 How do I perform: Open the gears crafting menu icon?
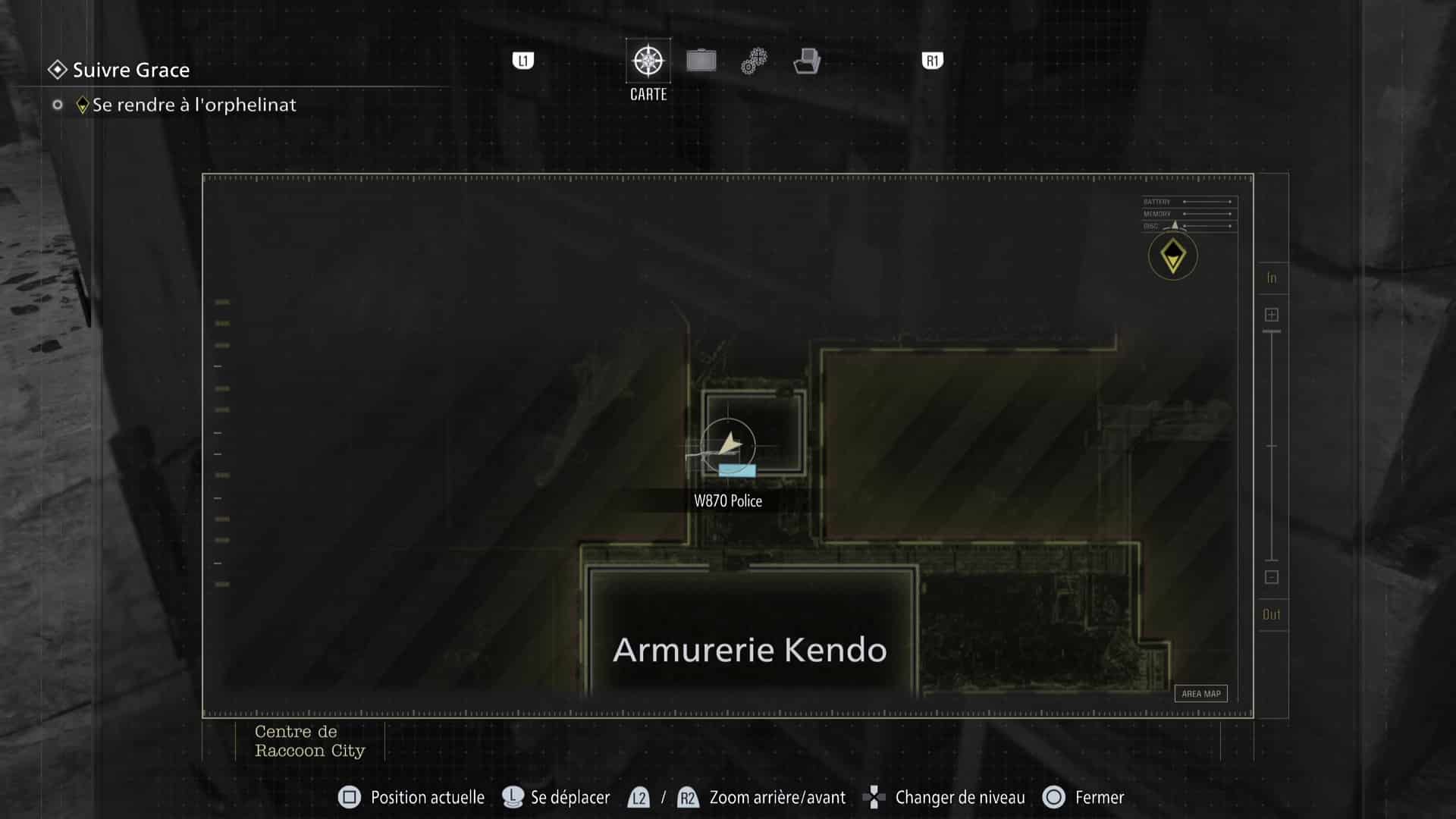point(753,61)
